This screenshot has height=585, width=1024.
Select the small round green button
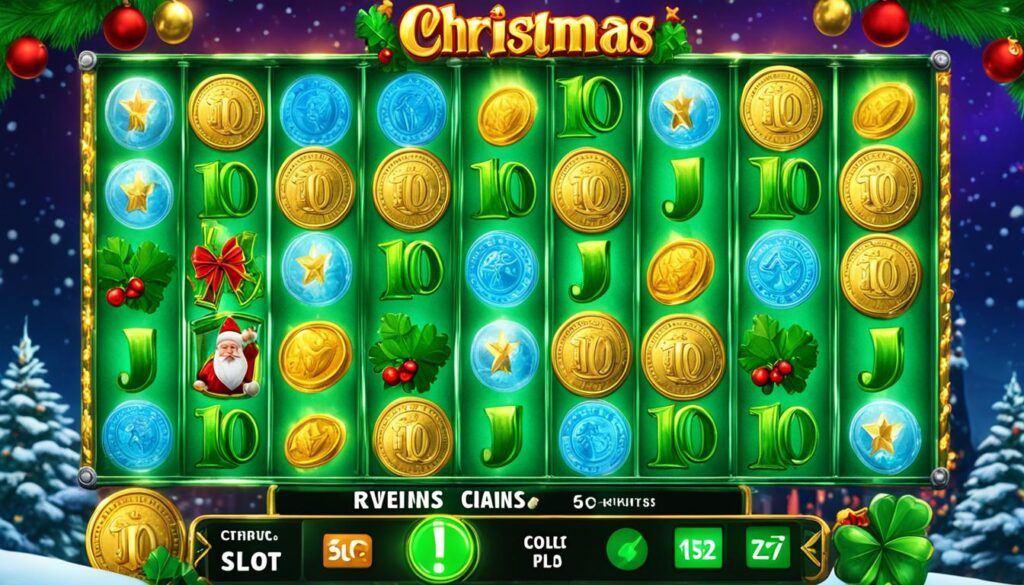tap(625, 549)
